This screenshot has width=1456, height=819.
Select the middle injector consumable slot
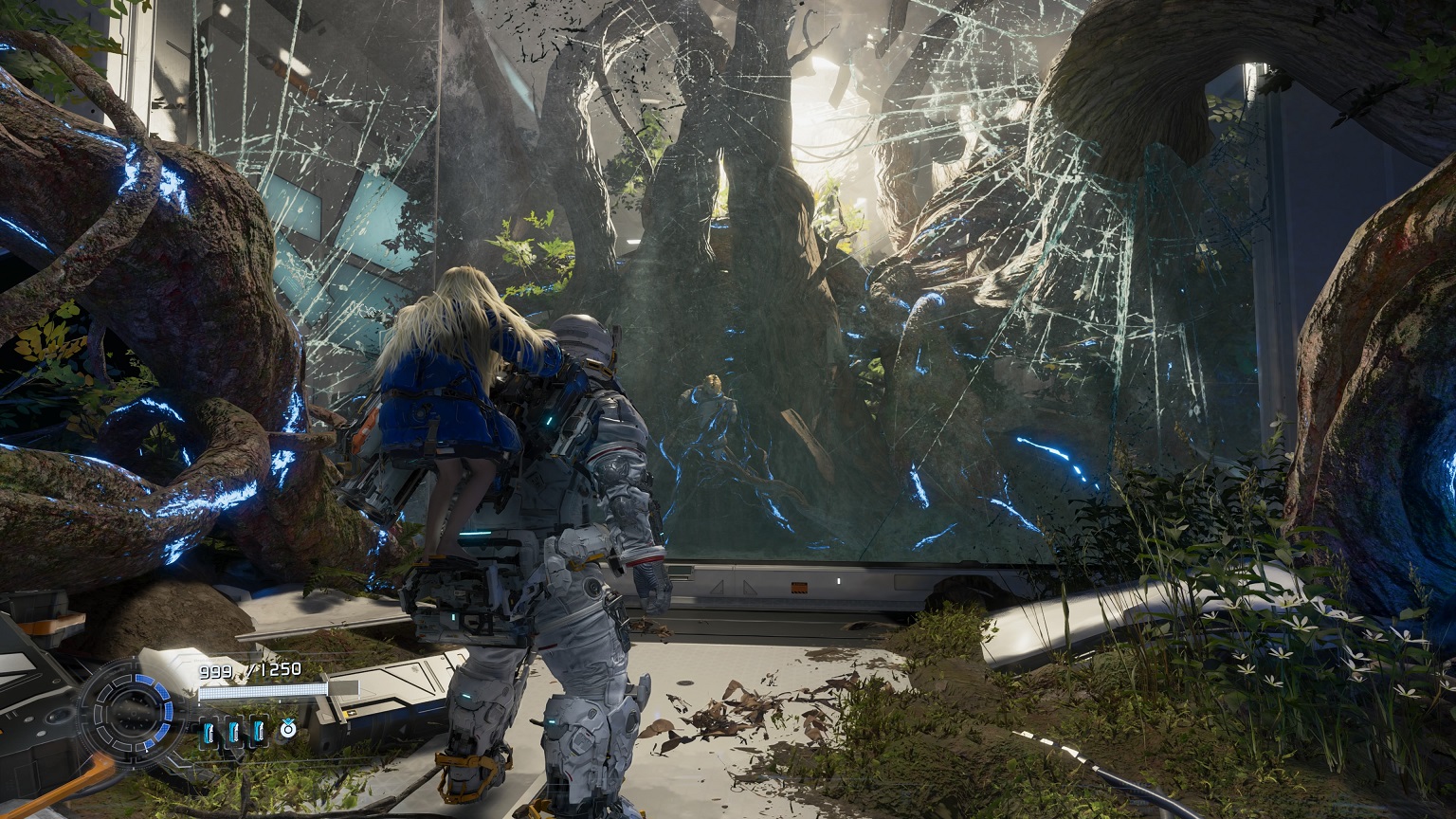(x=235, y=733)
